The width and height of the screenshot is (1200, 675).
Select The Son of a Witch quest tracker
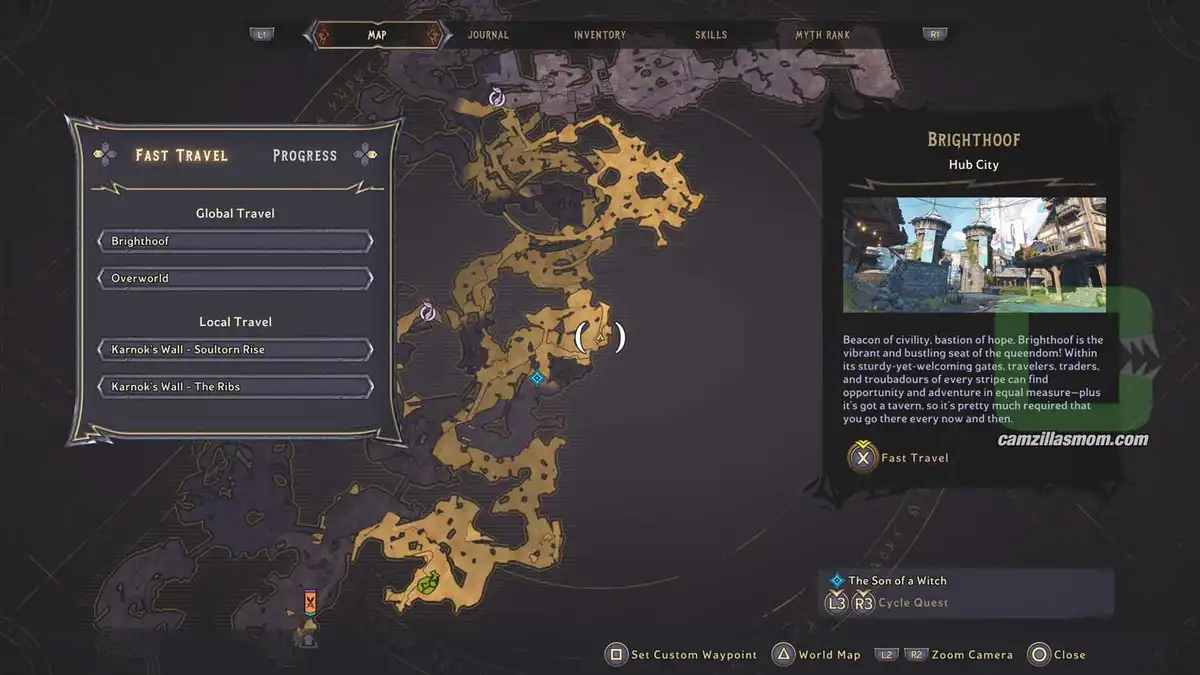tap(897, 580)
